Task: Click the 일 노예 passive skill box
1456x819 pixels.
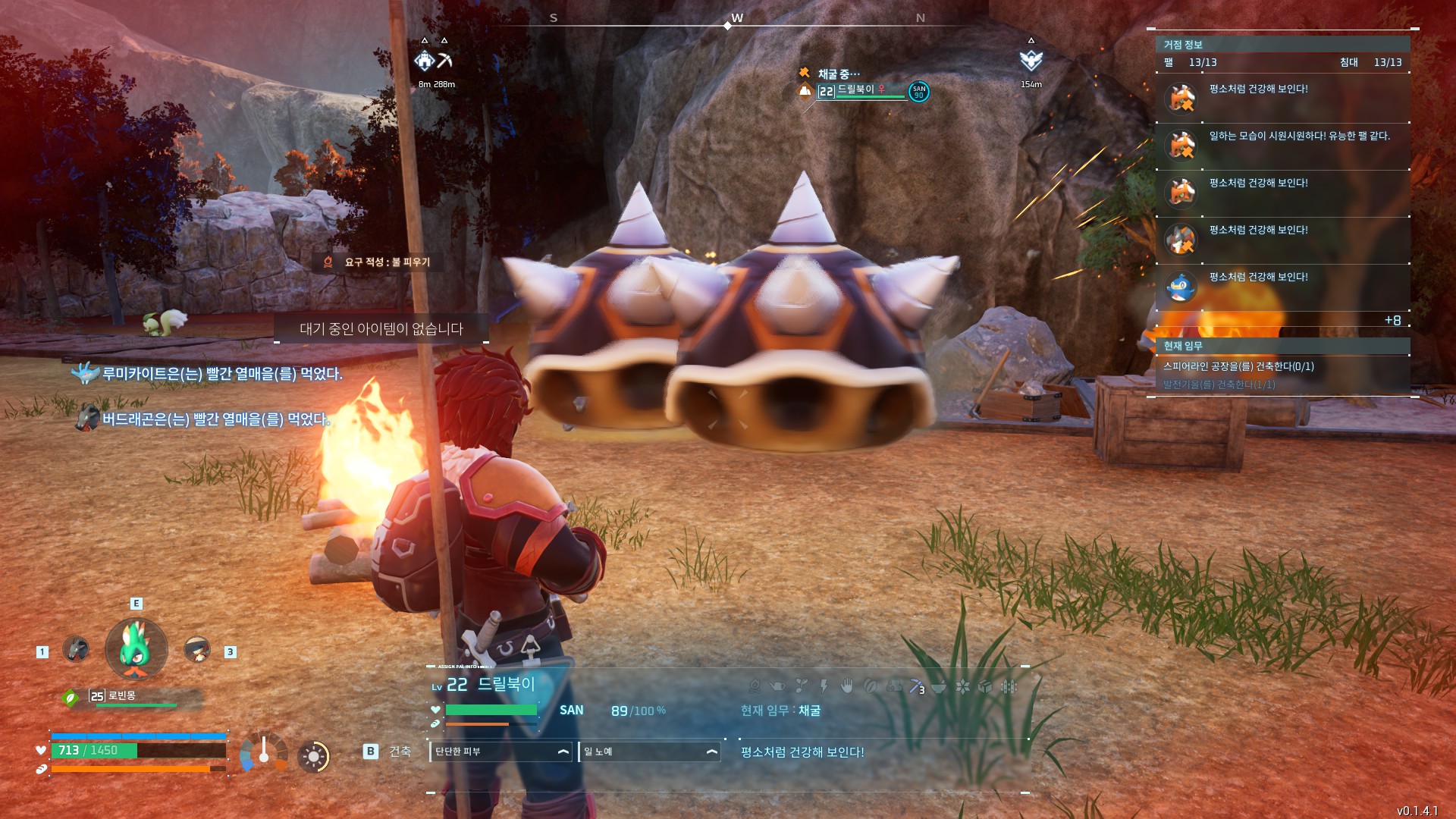Action: [649, 752]
